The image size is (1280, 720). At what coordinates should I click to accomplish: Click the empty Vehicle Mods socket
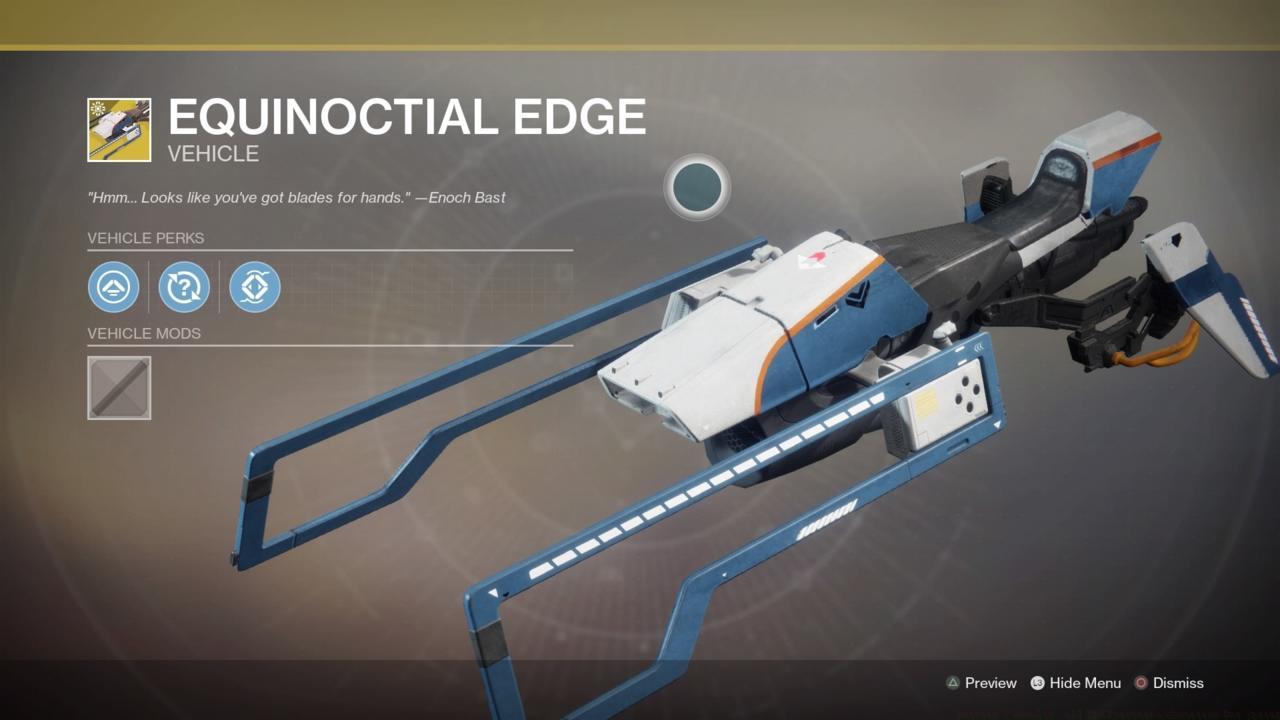119,388
